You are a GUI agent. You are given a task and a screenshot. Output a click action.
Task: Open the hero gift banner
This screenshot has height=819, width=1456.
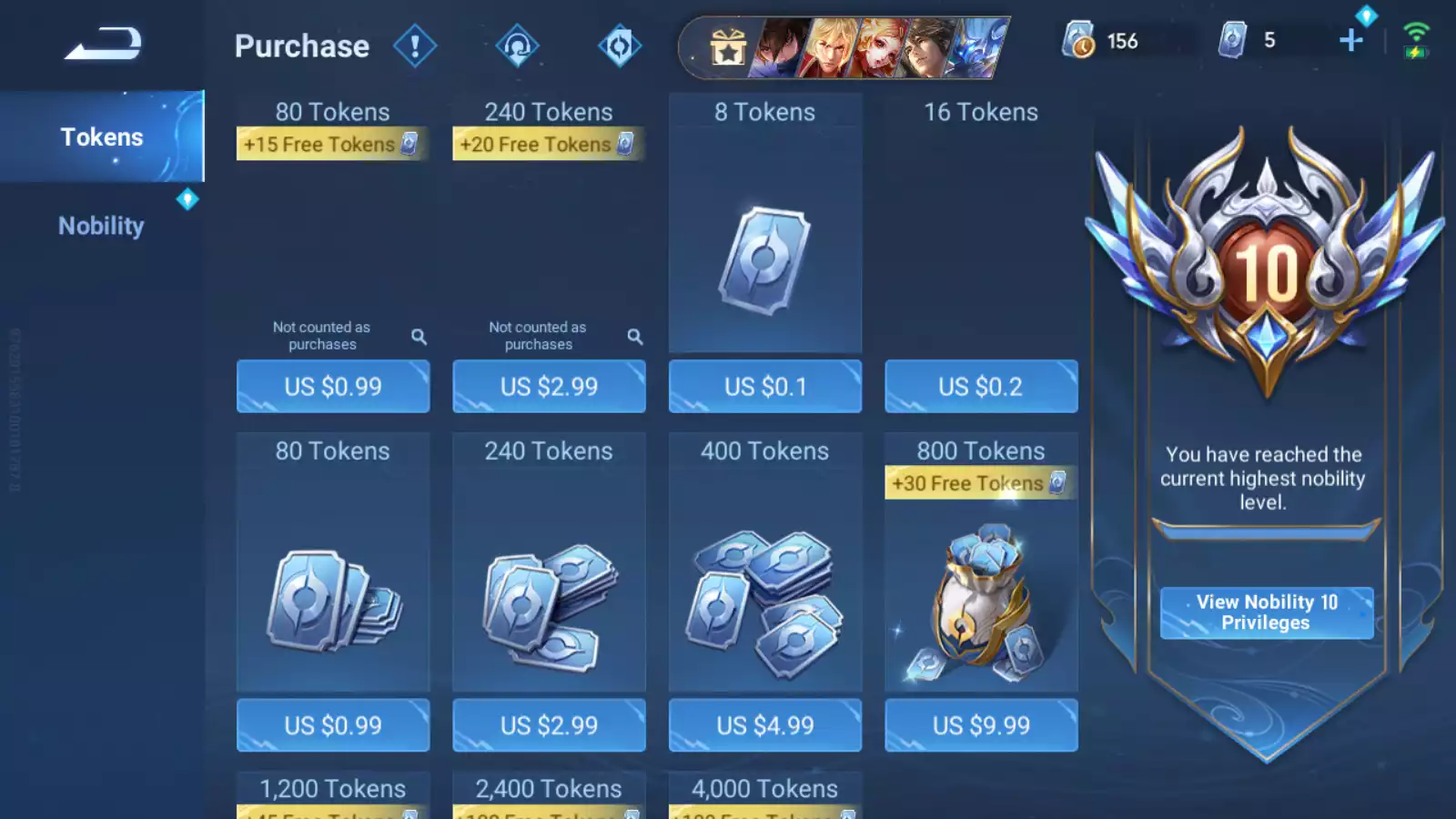[x=844, y=47]
